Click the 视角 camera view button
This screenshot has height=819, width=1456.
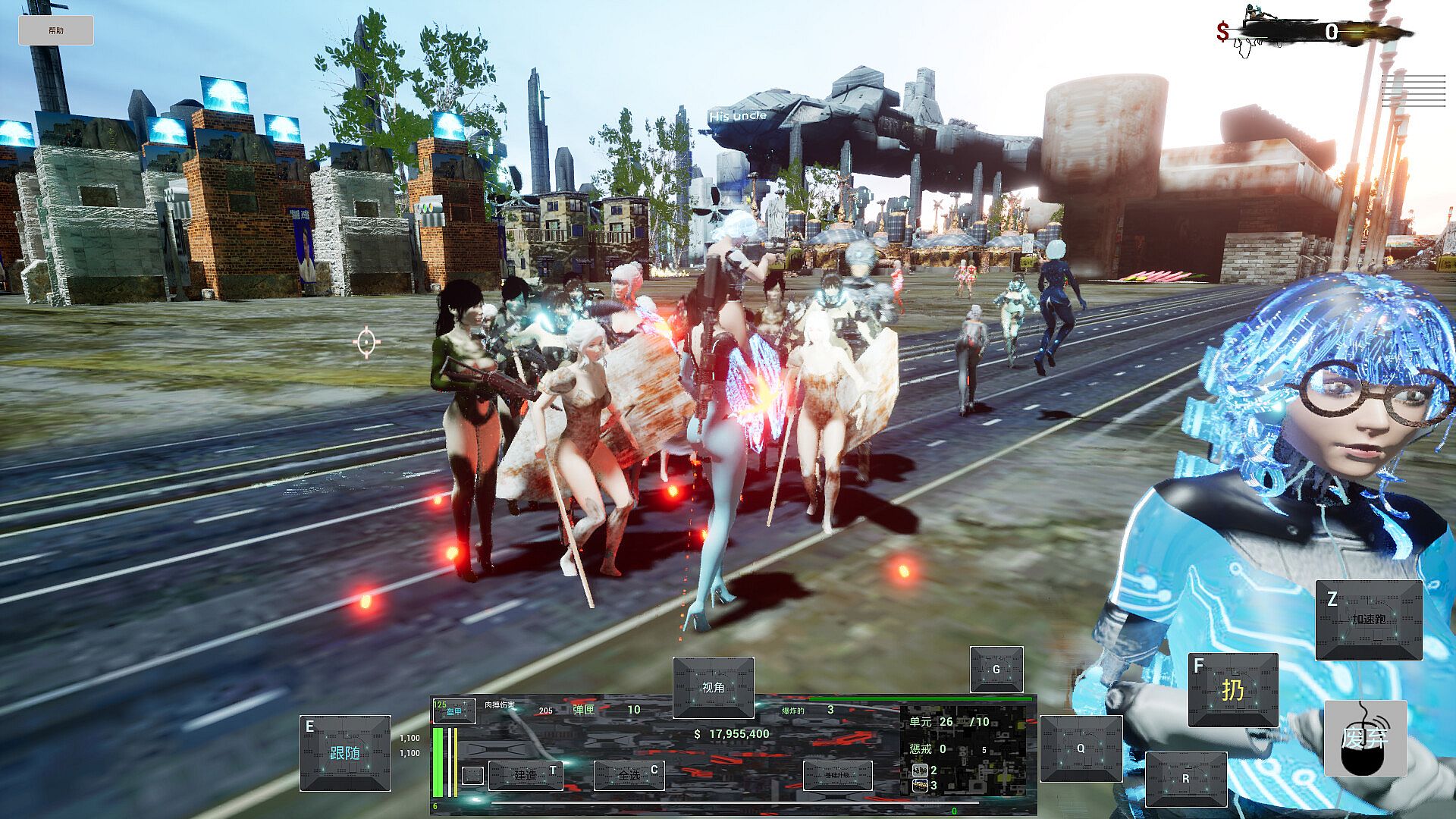(713, 687)
